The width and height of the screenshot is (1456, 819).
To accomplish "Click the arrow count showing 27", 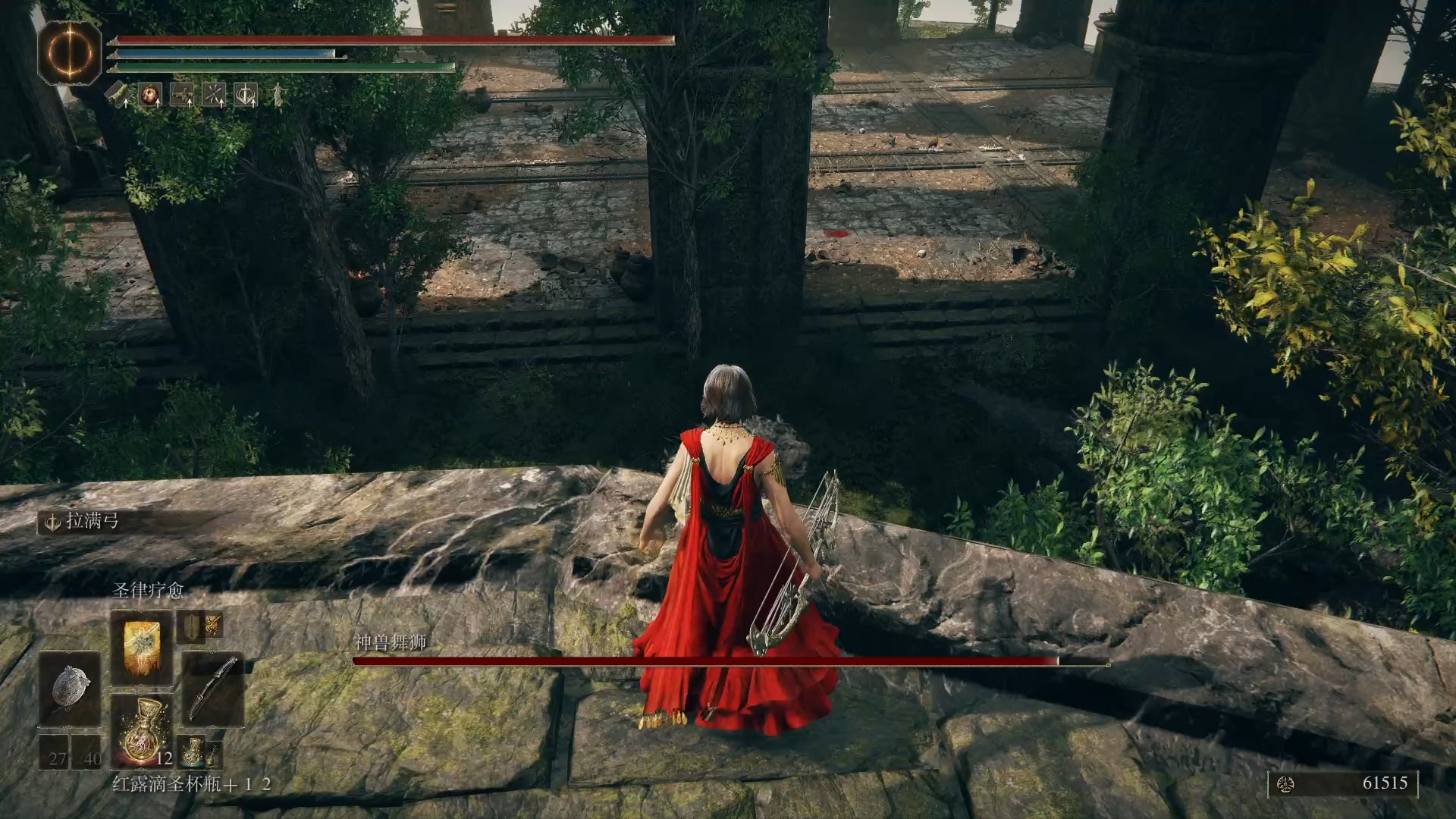I will [57, 757].
